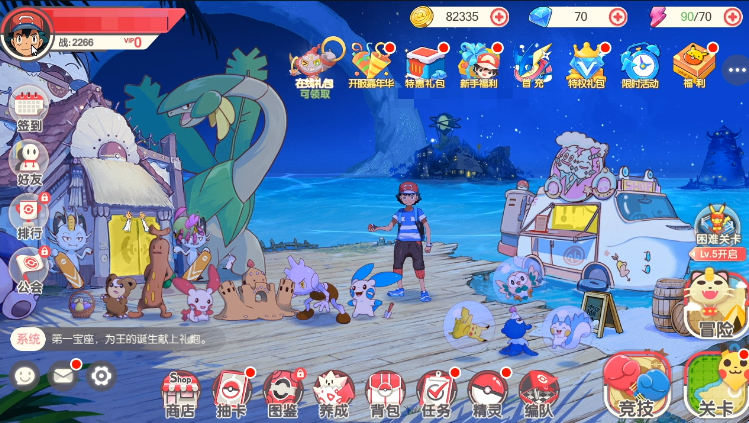Viewport: 749px width, 423px height.
Task: Open the 特惠礼包 discount pack
Action: [x=425, y=64]
